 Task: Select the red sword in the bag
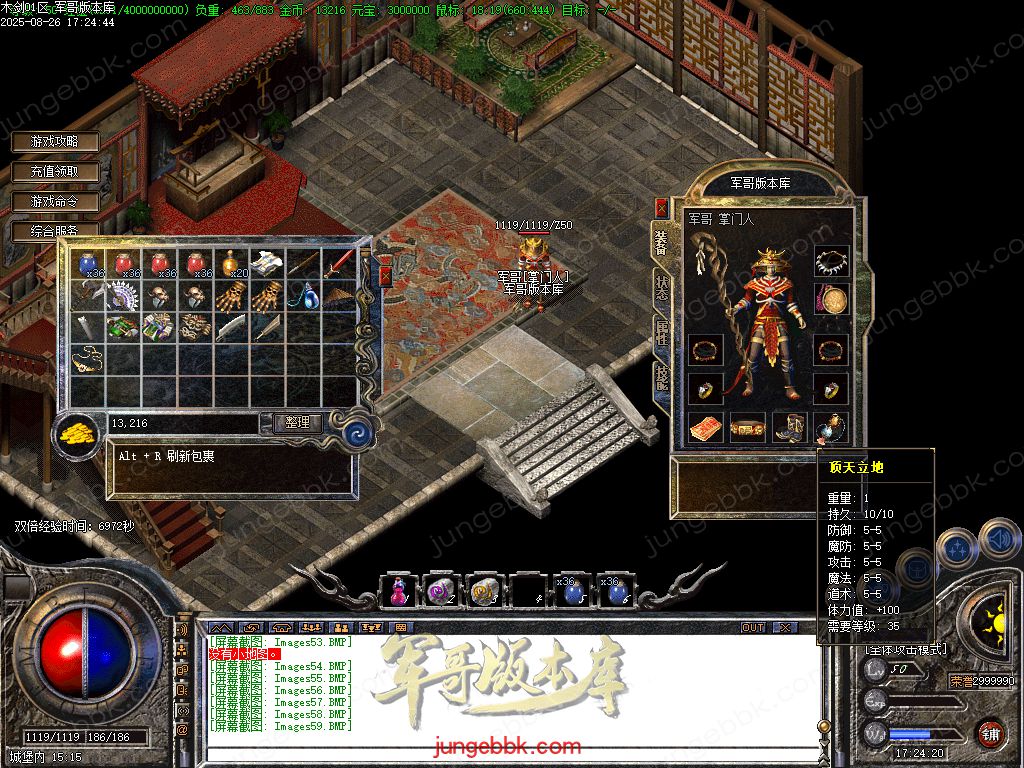338,264
